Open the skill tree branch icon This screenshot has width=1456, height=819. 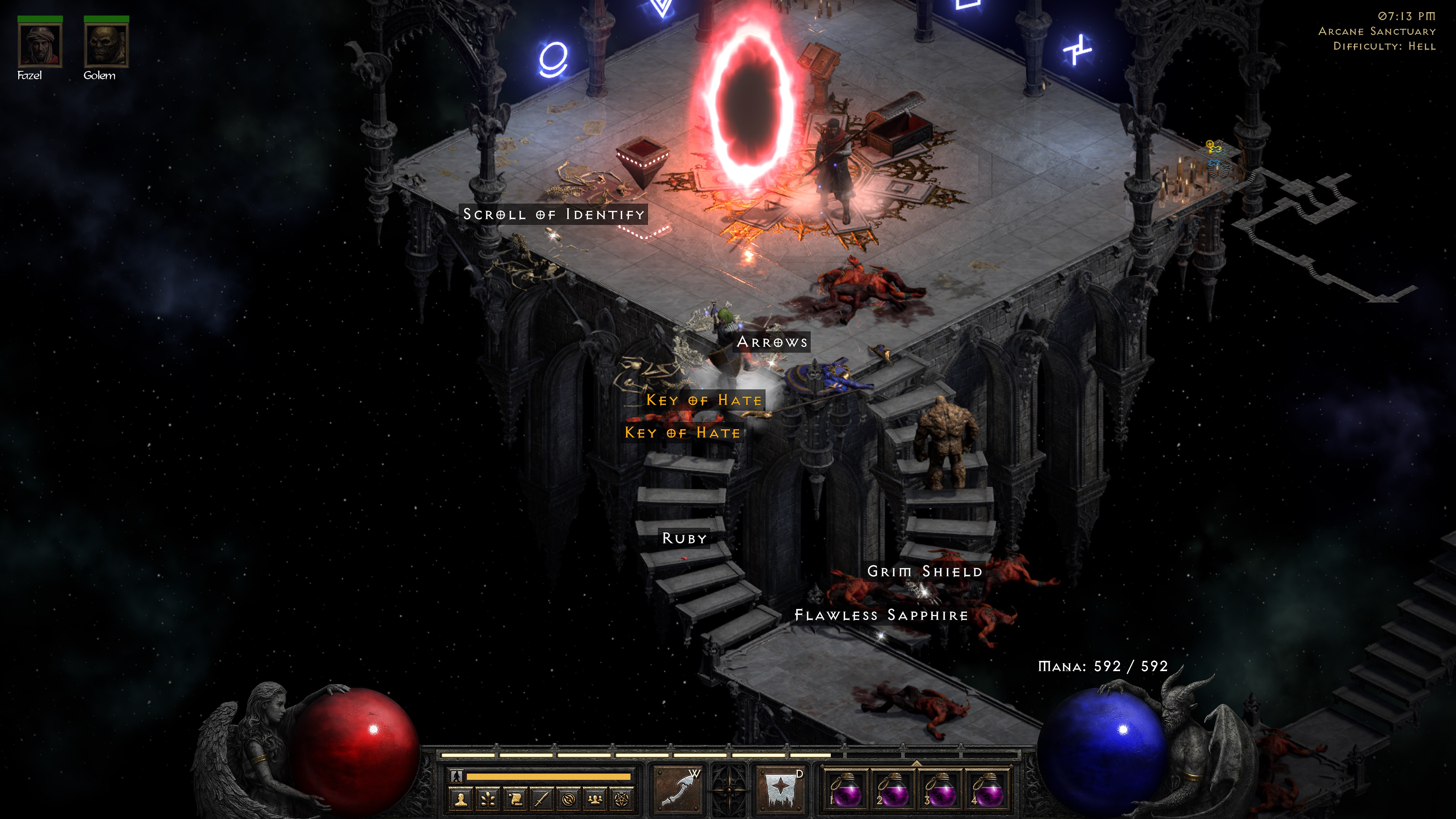pos(488,799)
